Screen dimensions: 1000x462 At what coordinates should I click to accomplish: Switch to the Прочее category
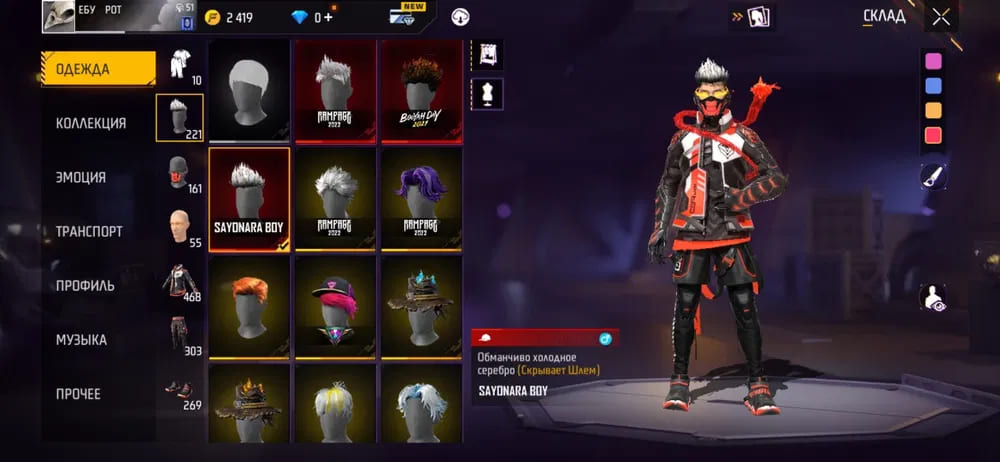78,394
